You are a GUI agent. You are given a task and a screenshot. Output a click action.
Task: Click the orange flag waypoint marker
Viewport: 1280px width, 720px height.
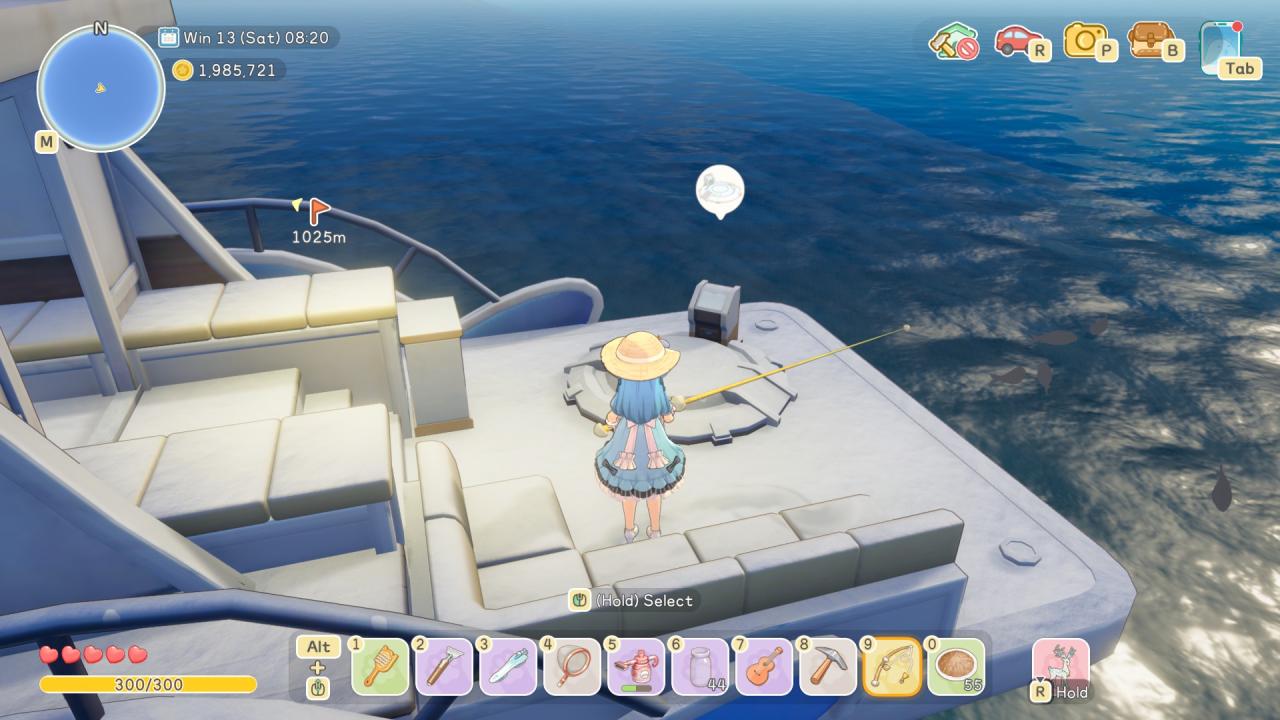318,211
